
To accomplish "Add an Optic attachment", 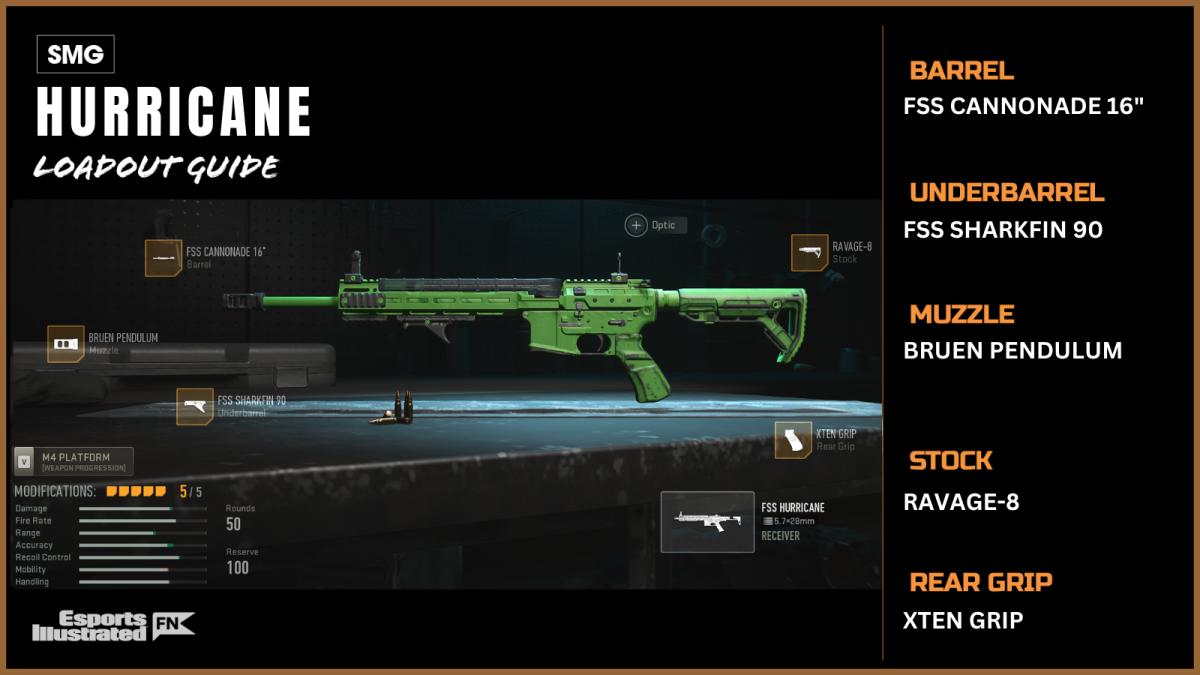I will tap(636, 225).
